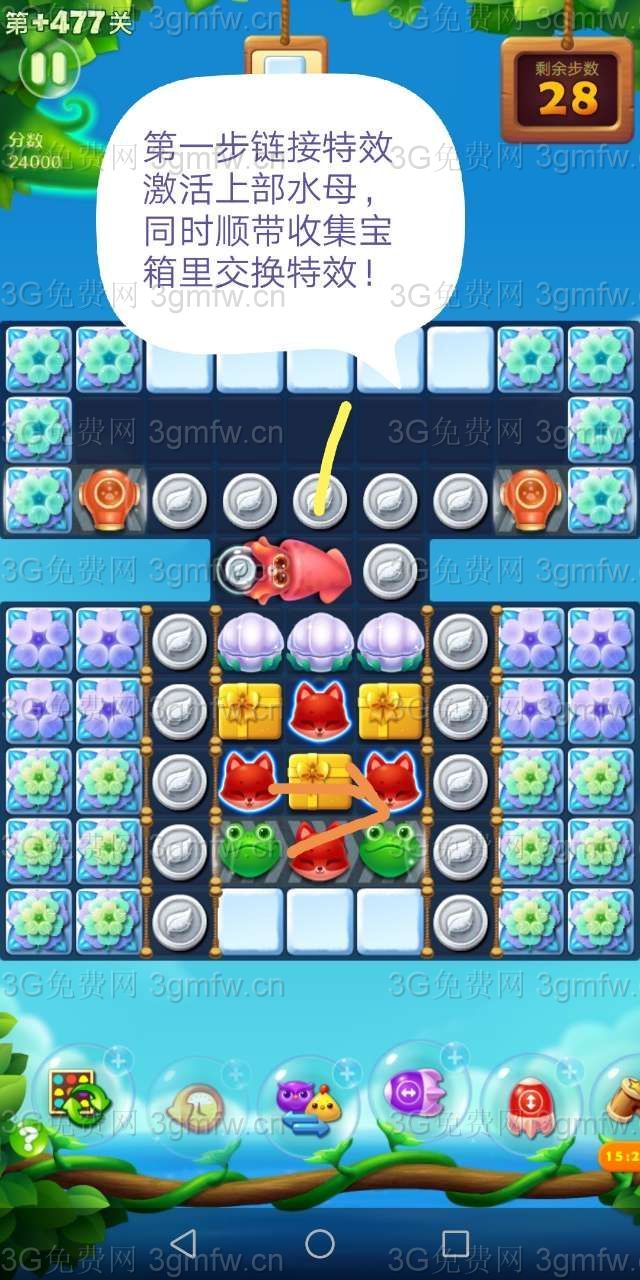Image resolution: width=640 pixels, height=1280 pixels.
Task: Open Android recent apps square button
Action: (455, 1243)
